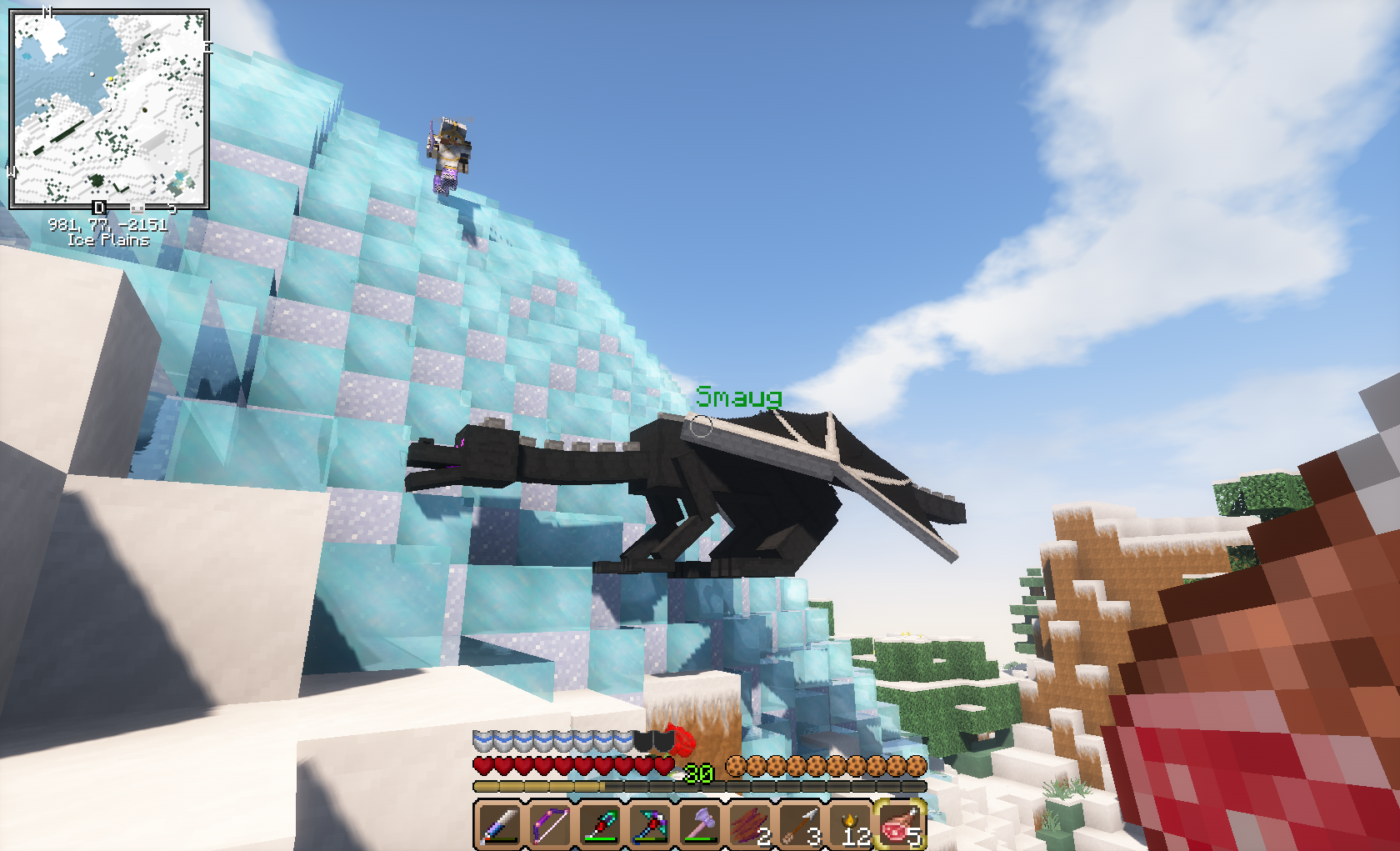Equip the pink battle axe slot

700,824
